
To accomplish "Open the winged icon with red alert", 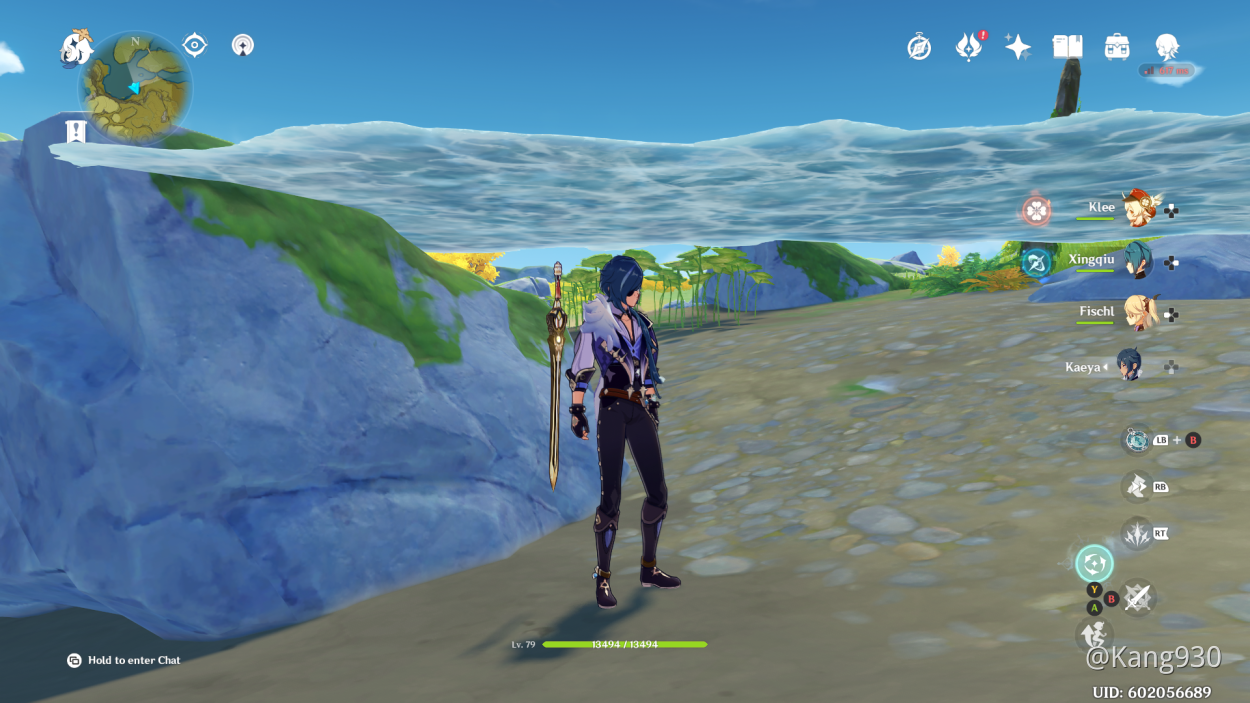I will click(969, 47).
